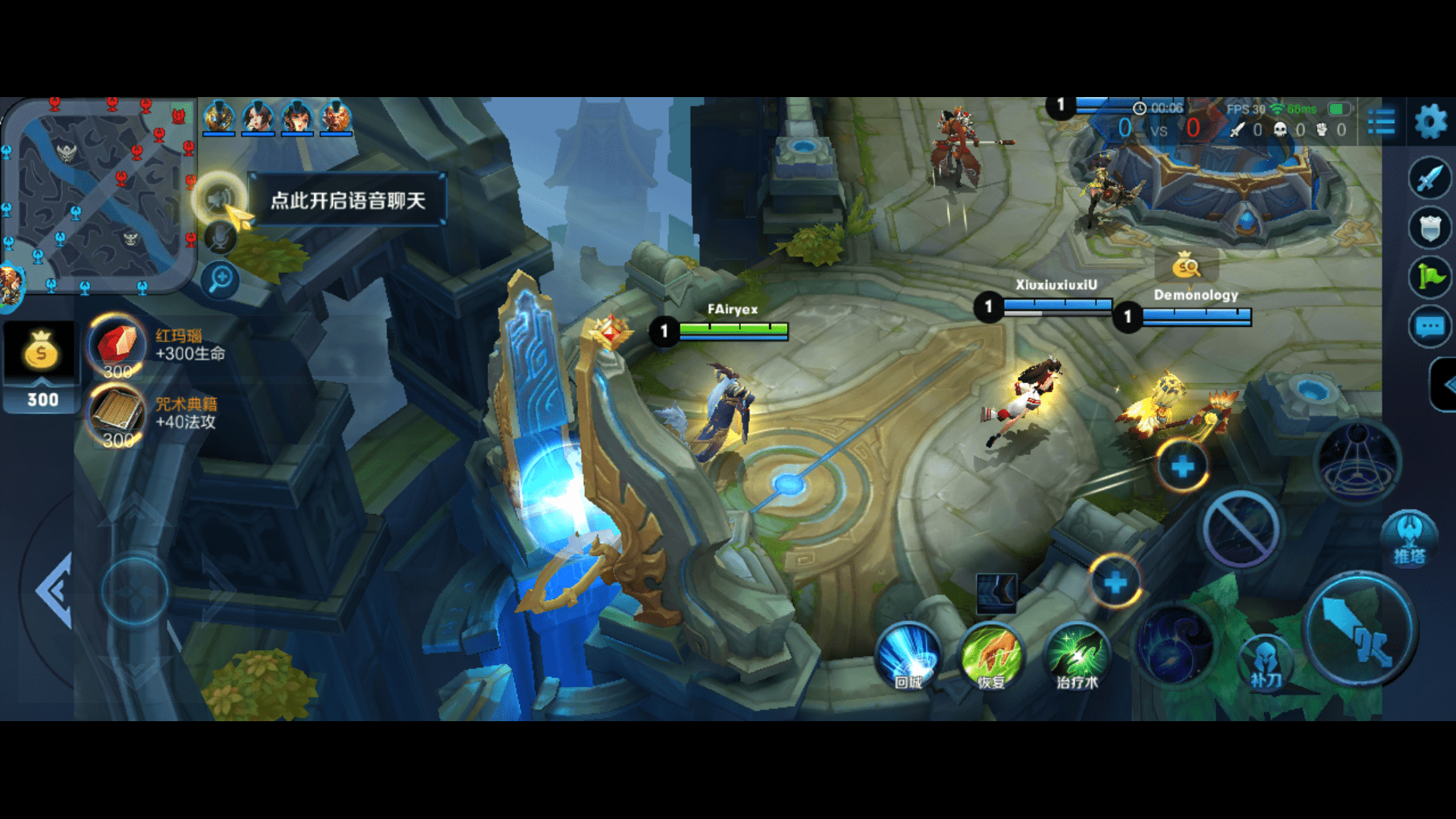
Task: Tap the main sword attack button
Action: click(x=1358, y=629)
